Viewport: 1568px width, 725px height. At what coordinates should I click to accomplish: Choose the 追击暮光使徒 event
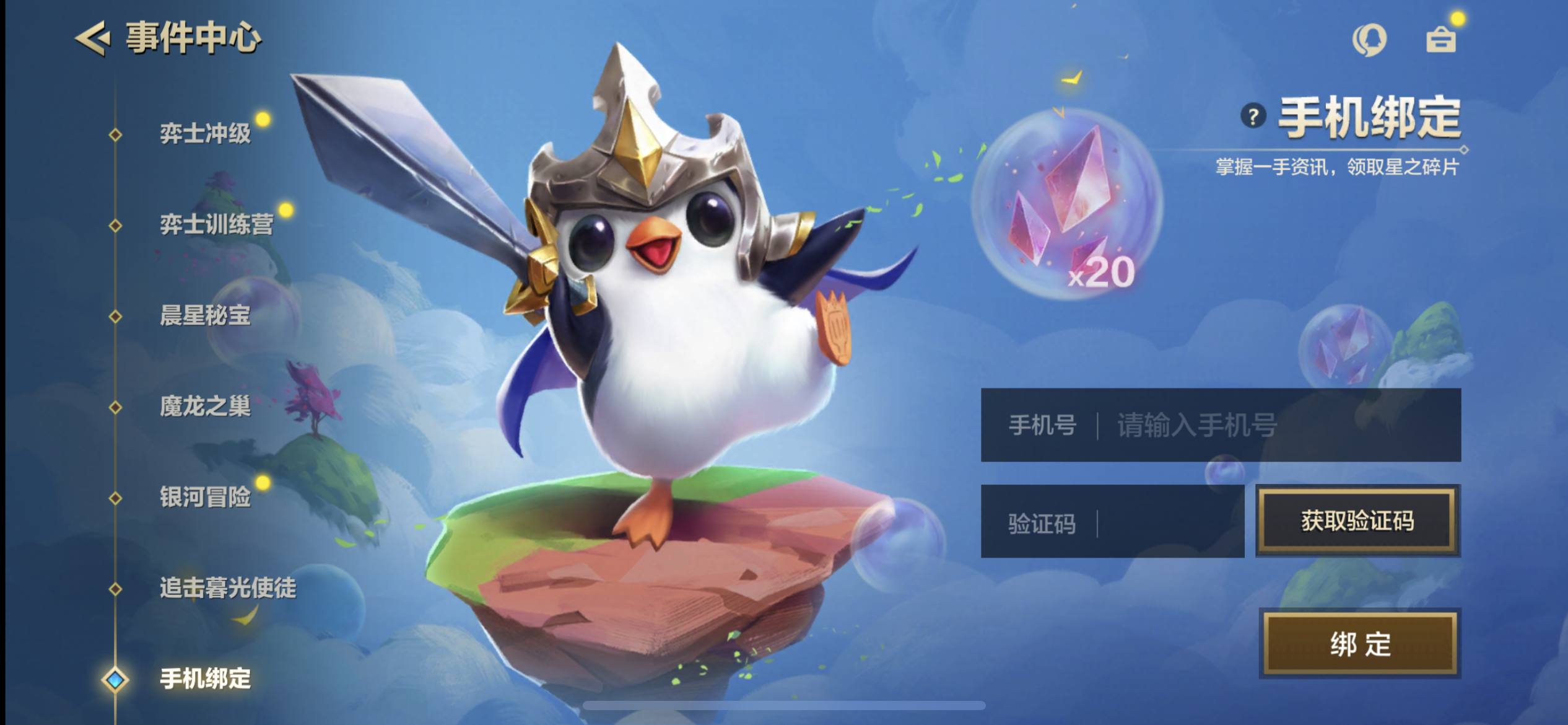228,587
